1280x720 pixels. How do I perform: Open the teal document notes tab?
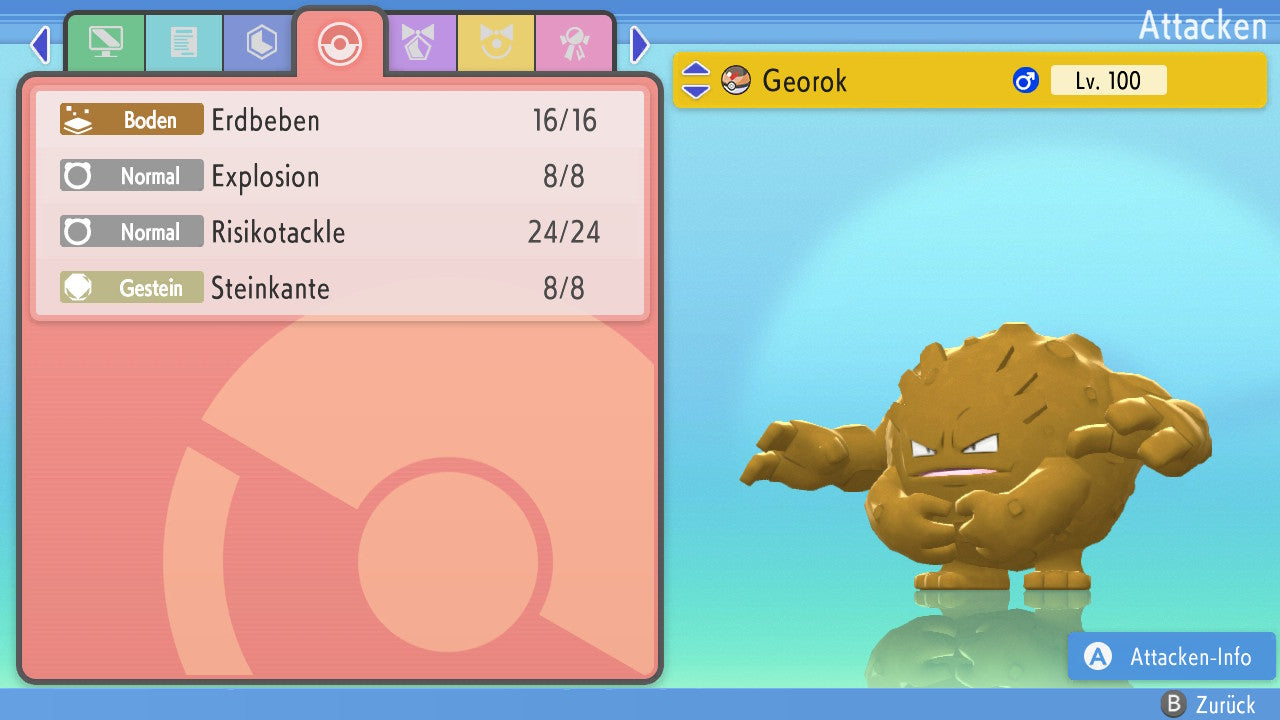pyautogui.click(x=184, y=43)
